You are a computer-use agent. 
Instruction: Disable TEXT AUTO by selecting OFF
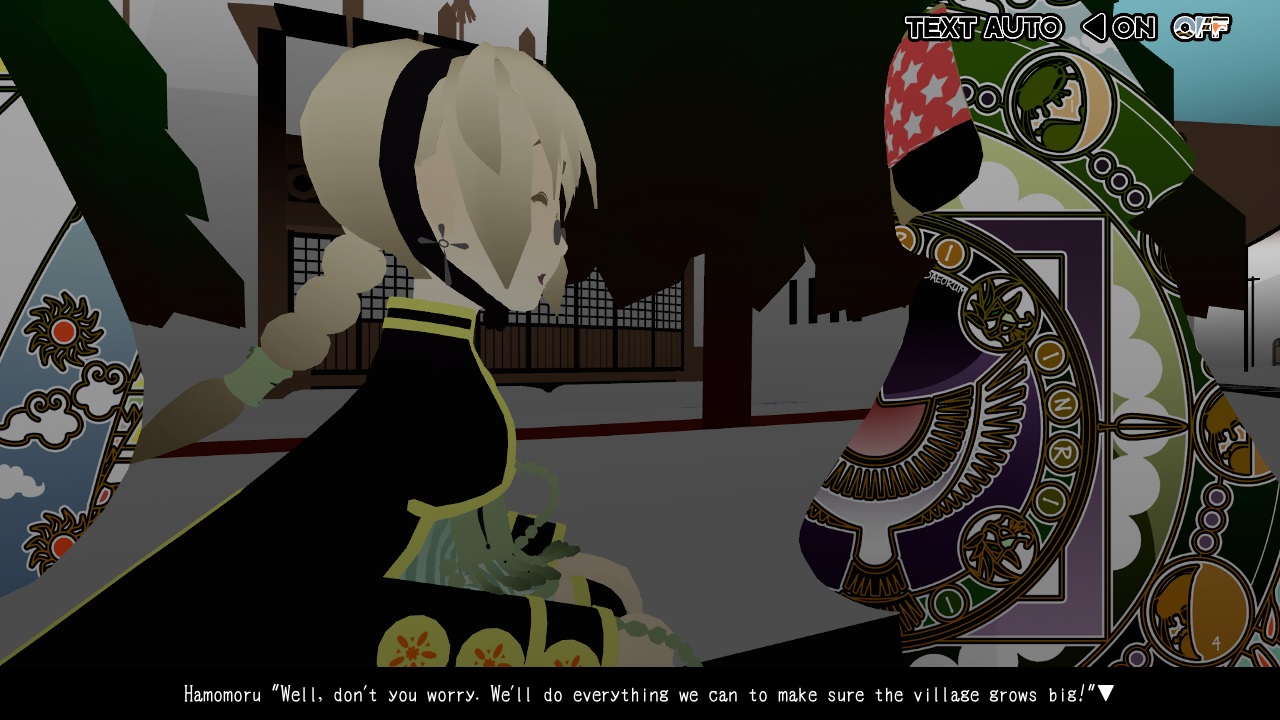(x=1200, y=28)
